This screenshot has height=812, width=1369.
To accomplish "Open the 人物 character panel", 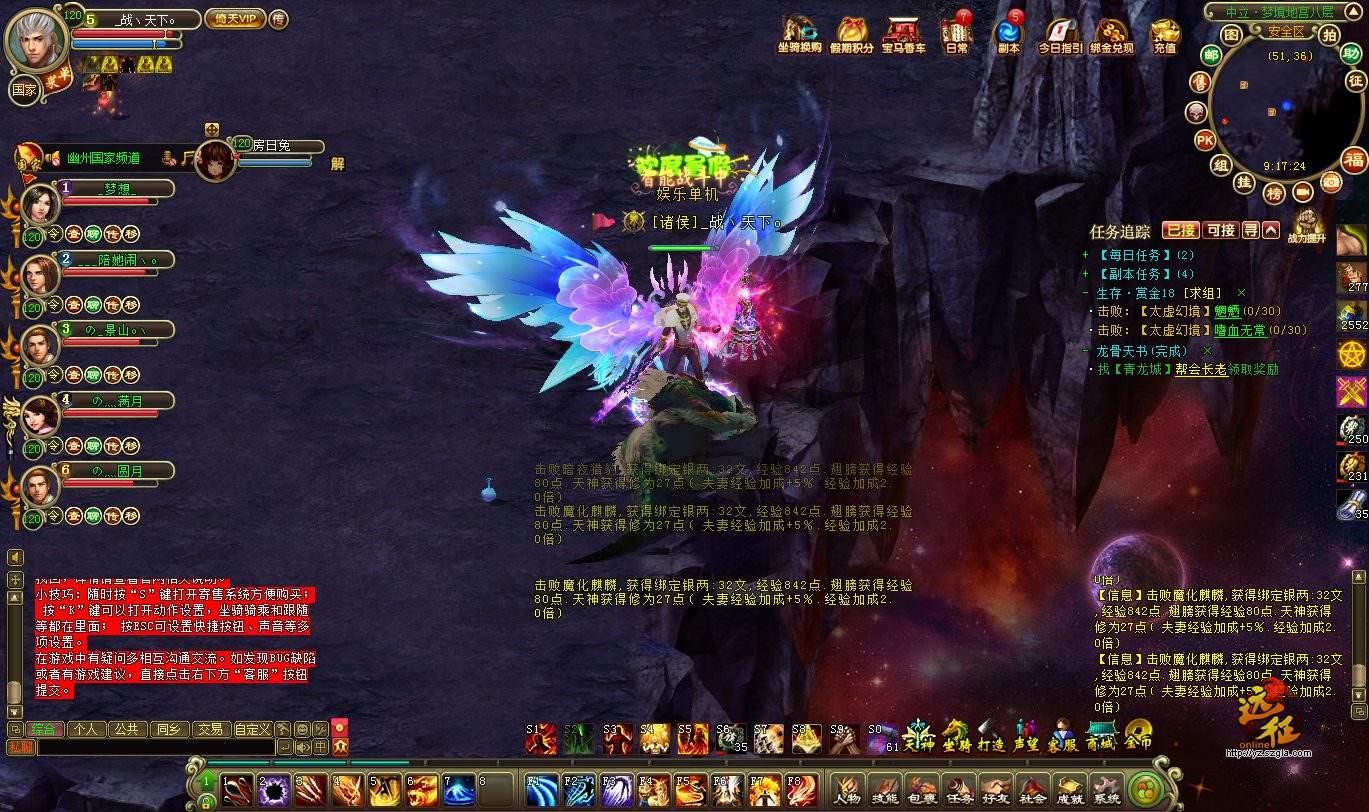I will click(848, 788).
